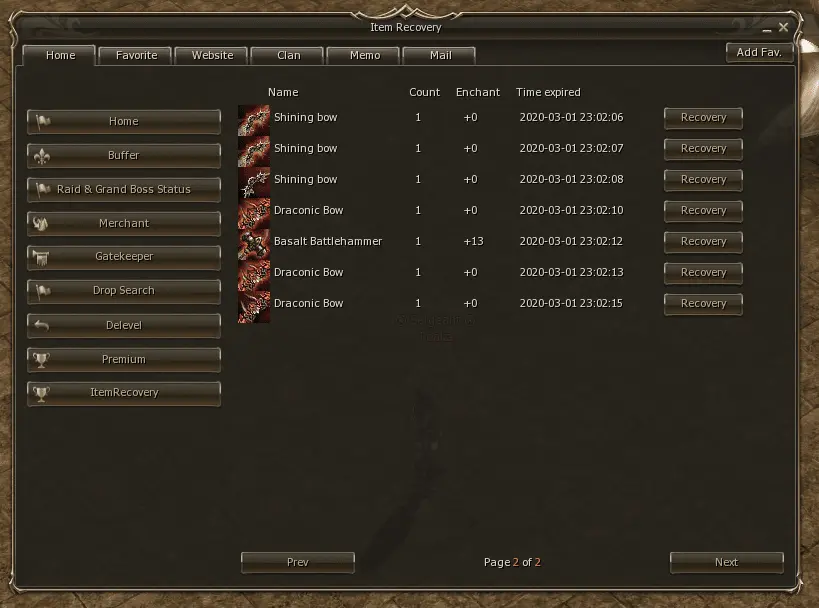Viewport: 819px width, 608px height.
Task: Select the Clan tab
Action: [x=288, y=55]
